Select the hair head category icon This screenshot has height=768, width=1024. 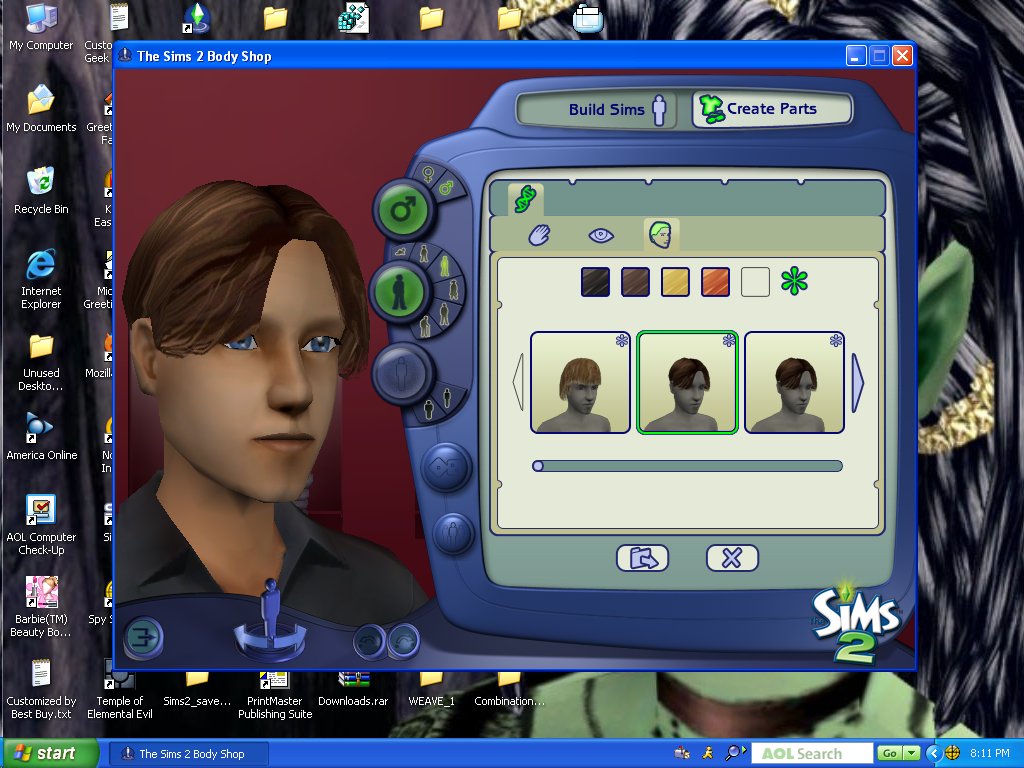pos(661,235)
